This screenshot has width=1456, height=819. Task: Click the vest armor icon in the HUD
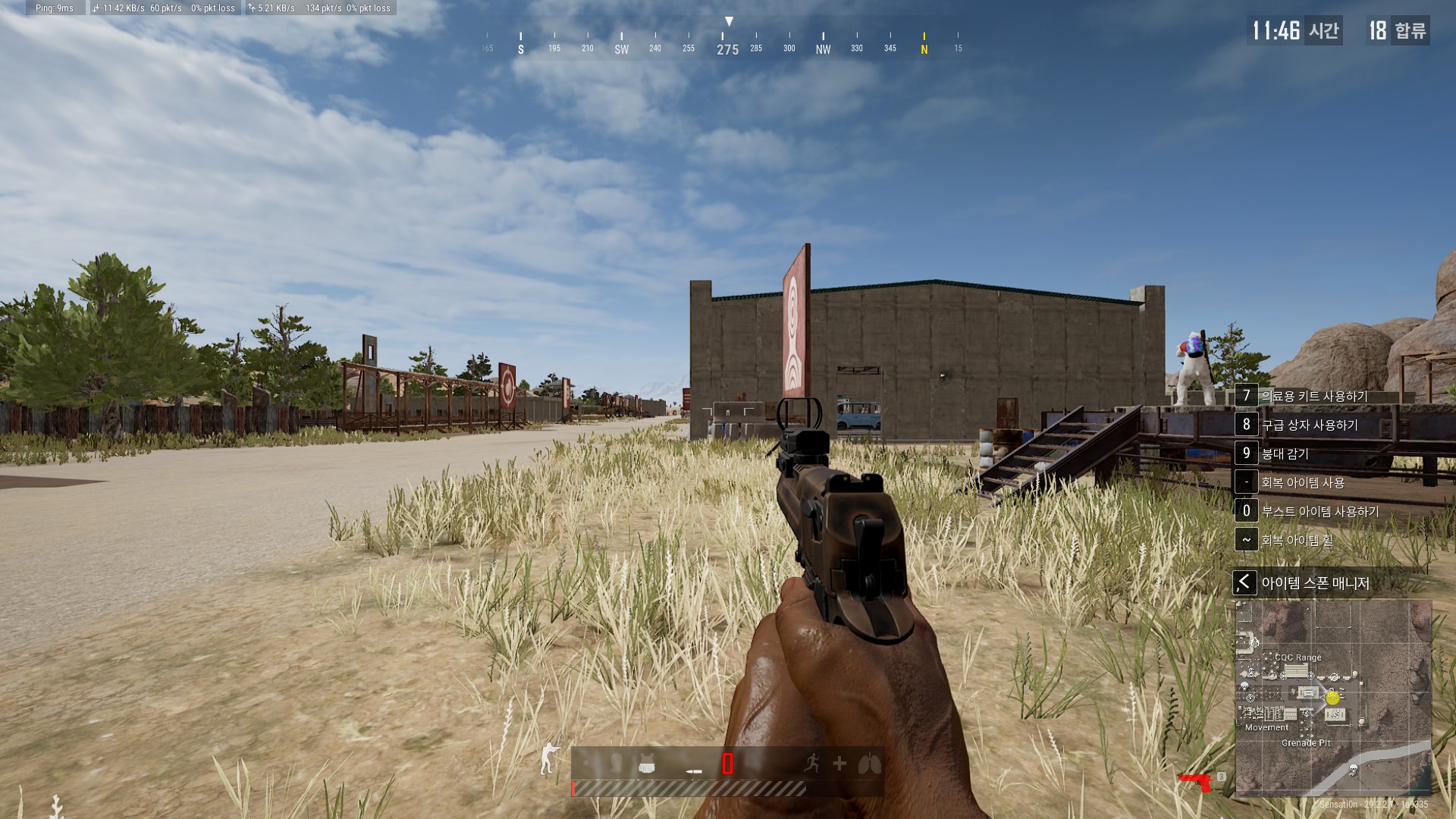coord(647,764)
